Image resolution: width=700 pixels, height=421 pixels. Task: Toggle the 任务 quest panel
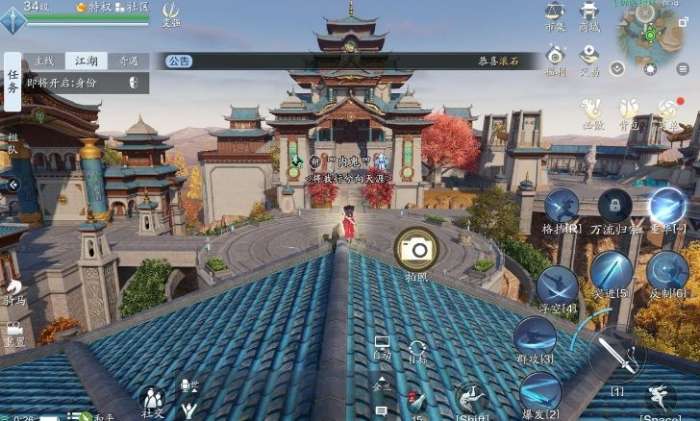[x=13, y=81]
